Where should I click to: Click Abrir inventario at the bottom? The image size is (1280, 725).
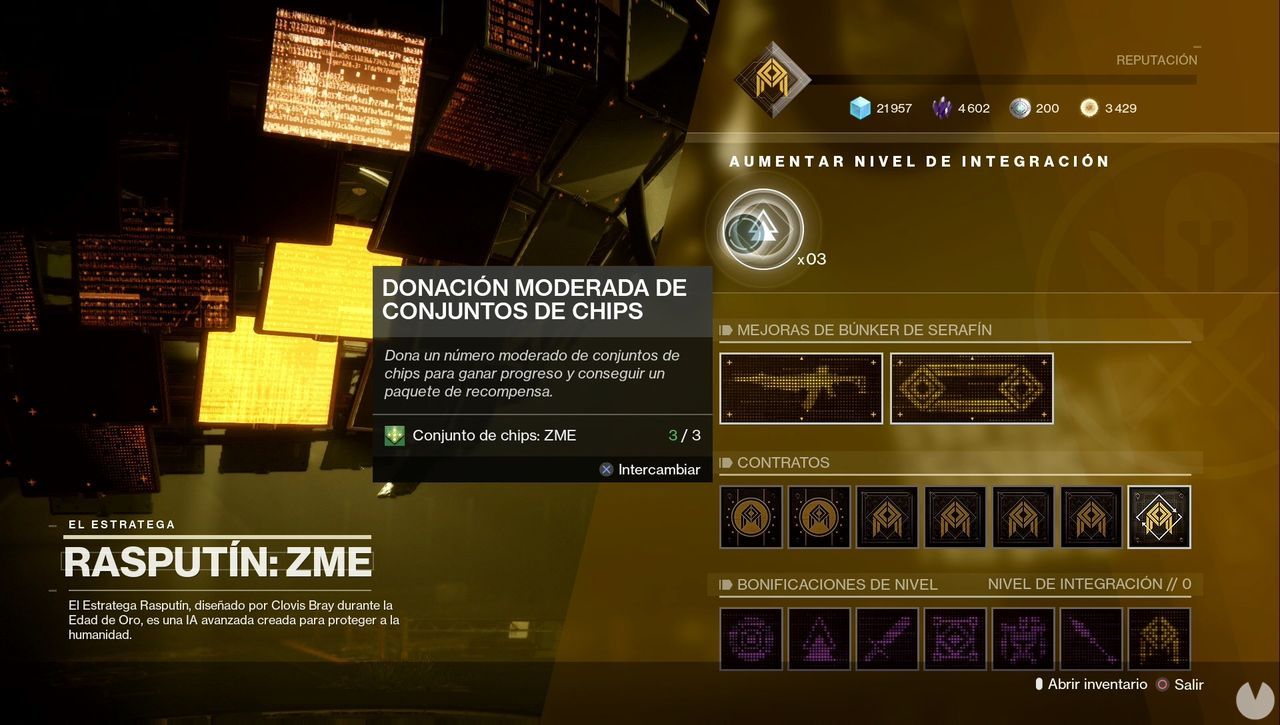(x=1097, y=684)
